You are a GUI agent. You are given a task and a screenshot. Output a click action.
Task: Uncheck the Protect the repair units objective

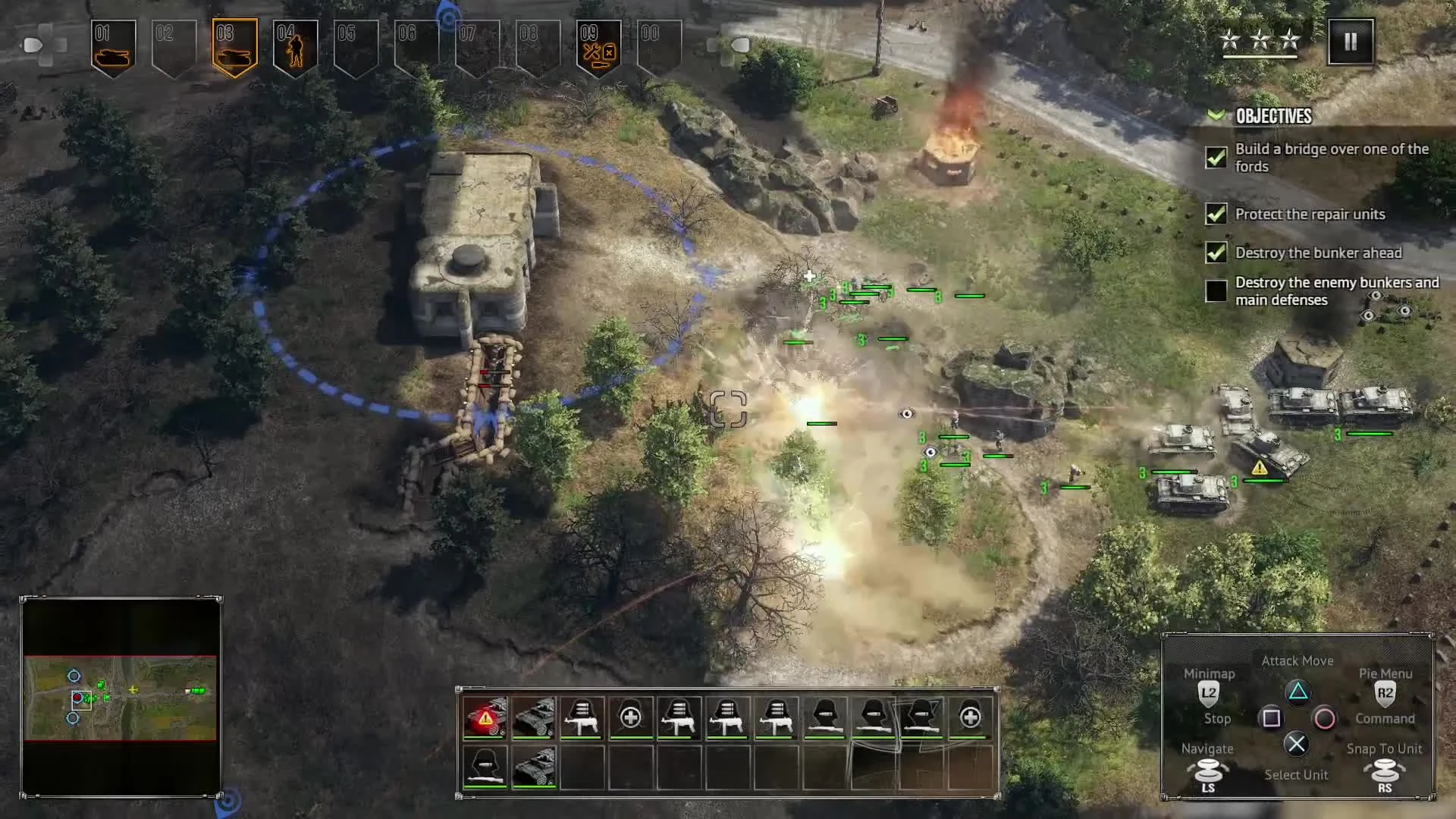pos(1215,215)
